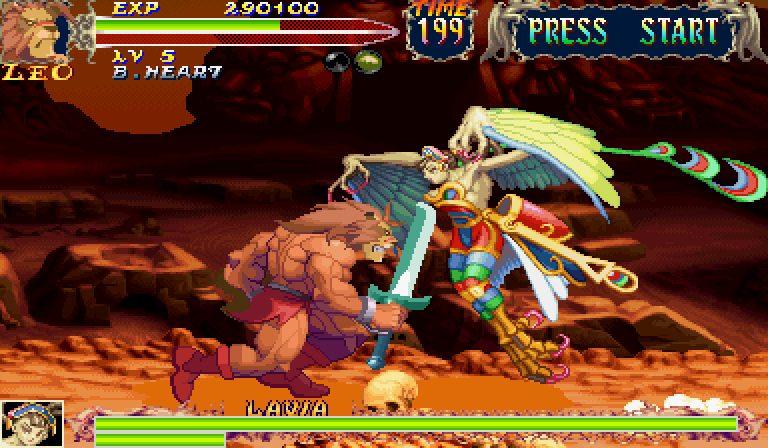768x448 pixels.
Task: Click Leo's lion portrait
Action: coord(27,32)
